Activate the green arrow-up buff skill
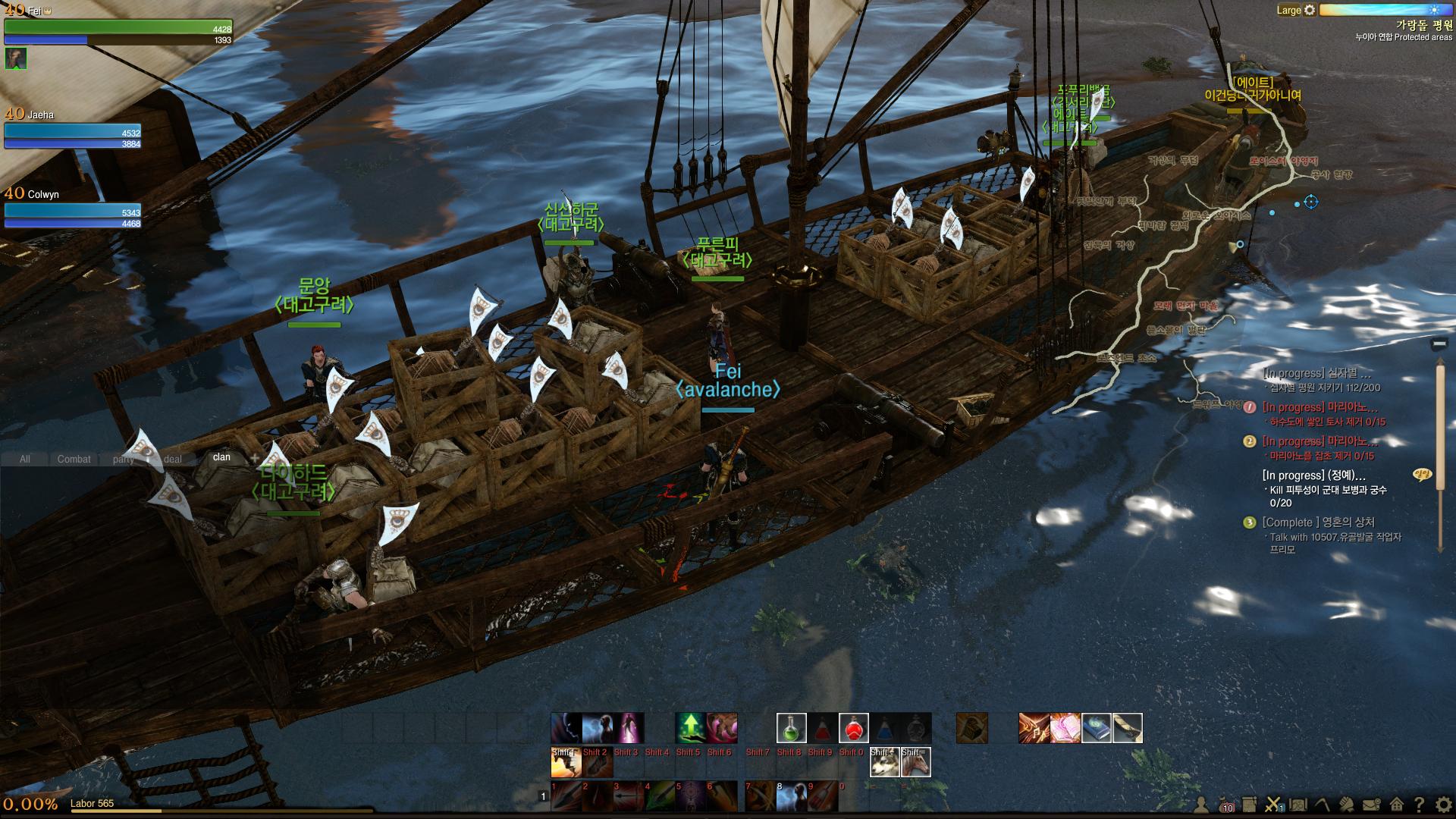The width and height of the screenshot is (1456, 819). coord(690,728)
